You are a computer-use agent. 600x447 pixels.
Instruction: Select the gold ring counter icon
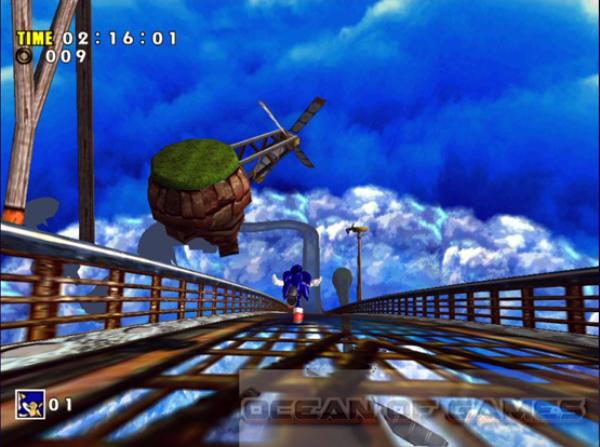tap(24, 57)
